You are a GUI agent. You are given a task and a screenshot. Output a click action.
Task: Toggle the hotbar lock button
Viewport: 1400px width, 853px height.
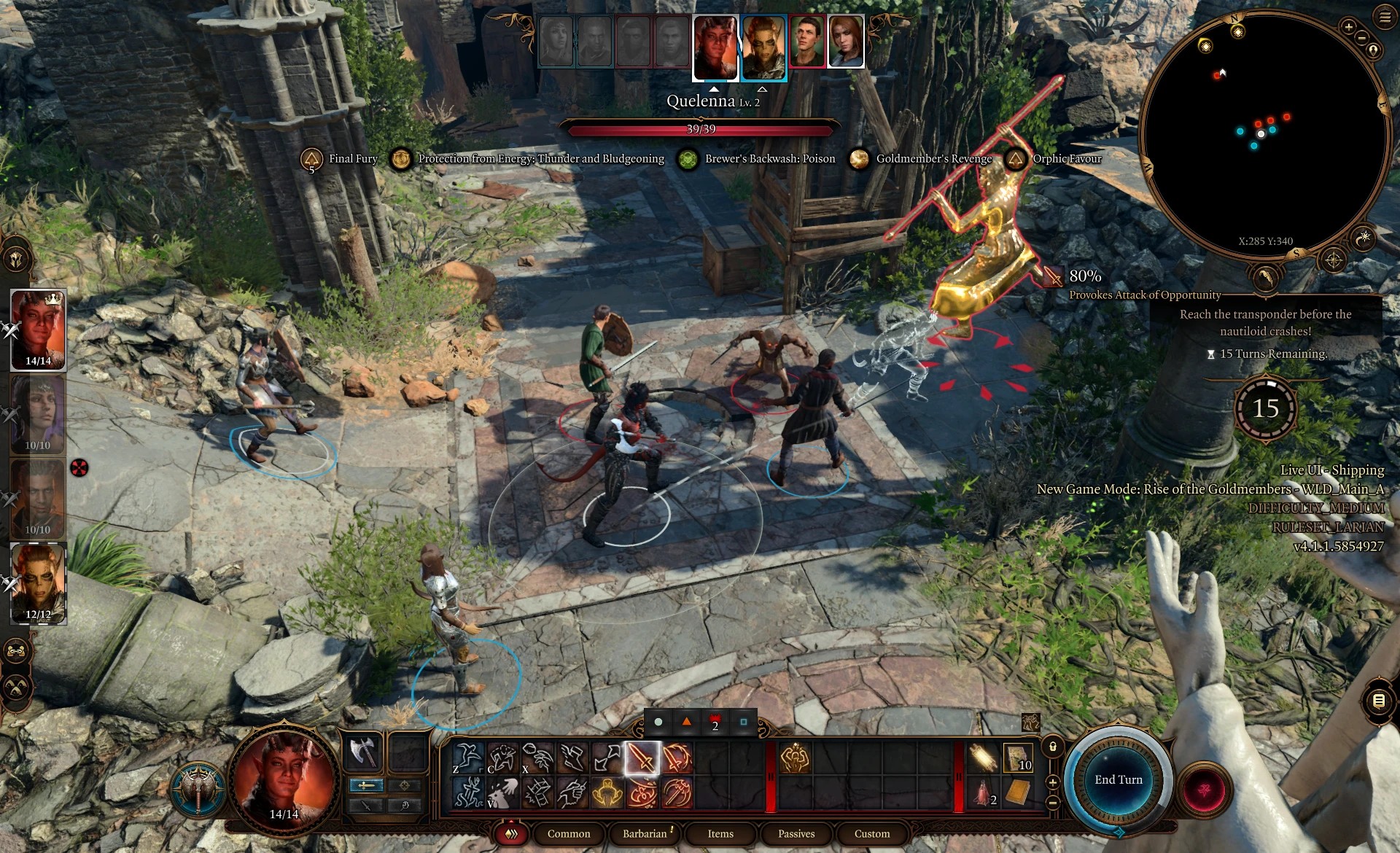tap(1052, 747)
